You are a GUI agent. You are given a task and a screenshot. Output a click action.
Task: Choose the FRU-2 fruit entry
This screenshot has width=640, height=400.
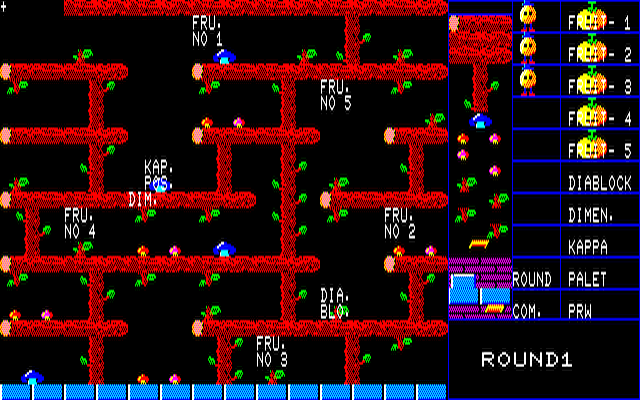pyautogui.click(x=599, y=54)
